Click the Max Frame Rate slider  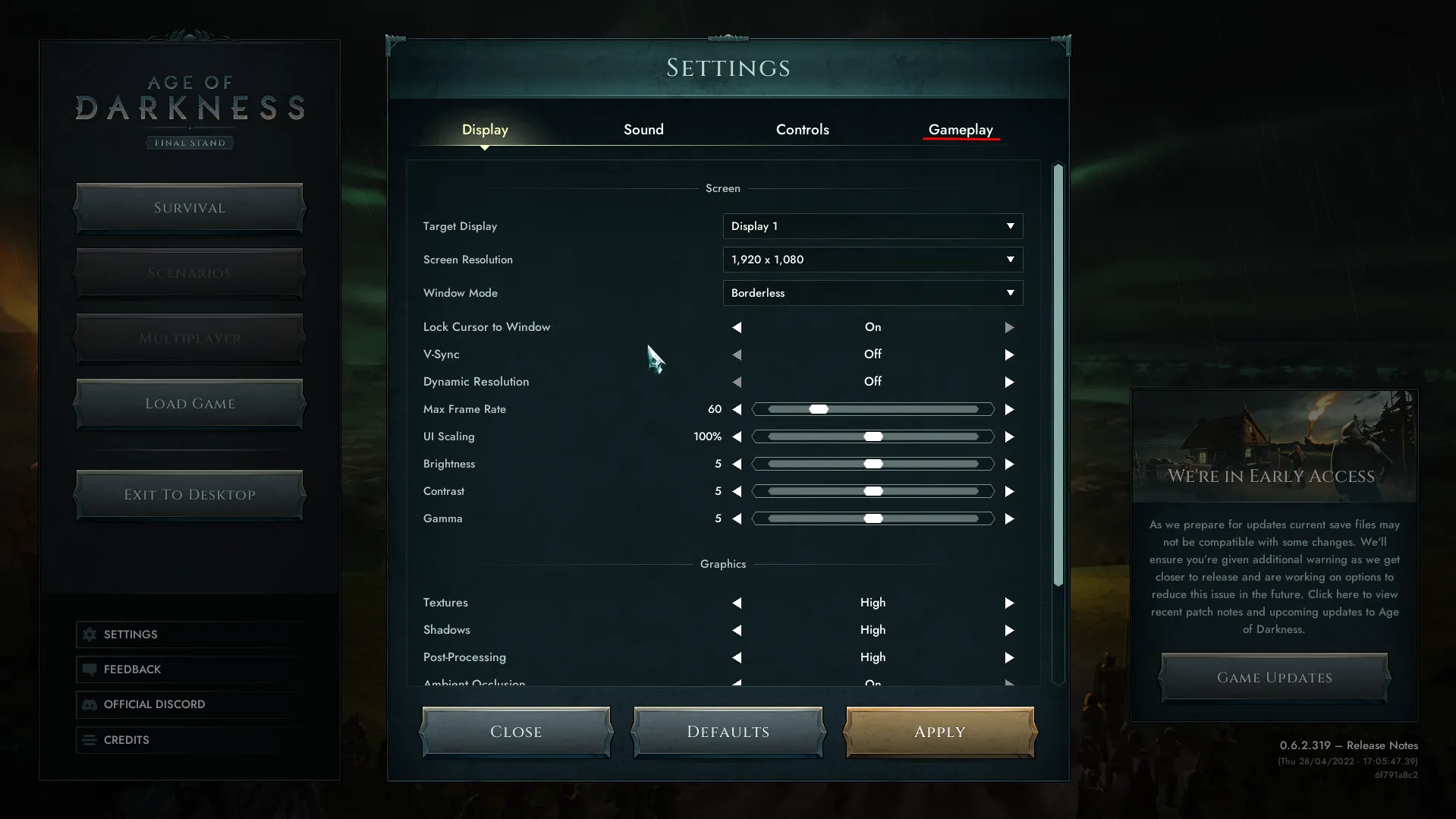tap(873, 409)
